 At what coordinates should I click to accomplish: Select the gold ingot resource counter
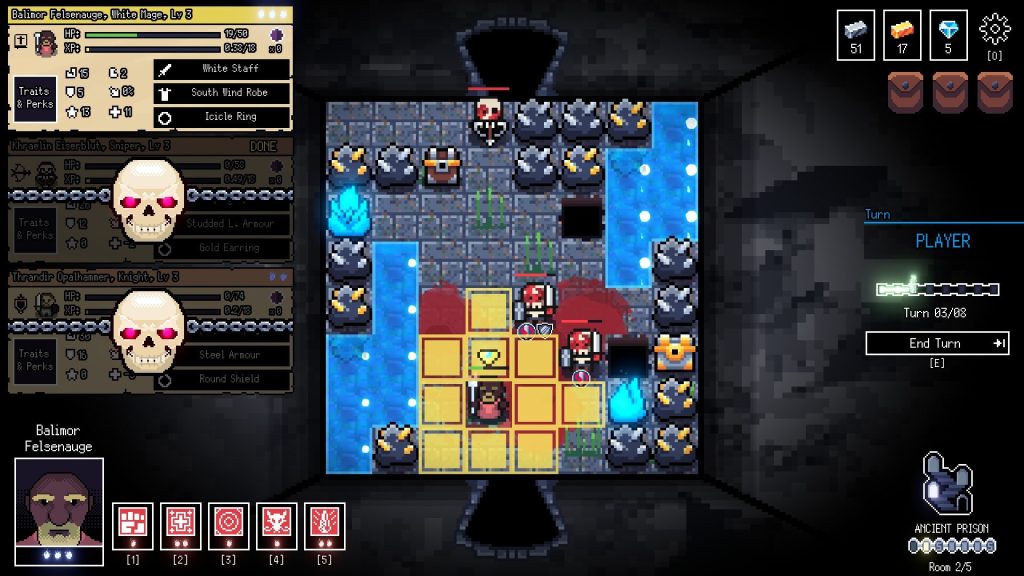coord(902,35)
